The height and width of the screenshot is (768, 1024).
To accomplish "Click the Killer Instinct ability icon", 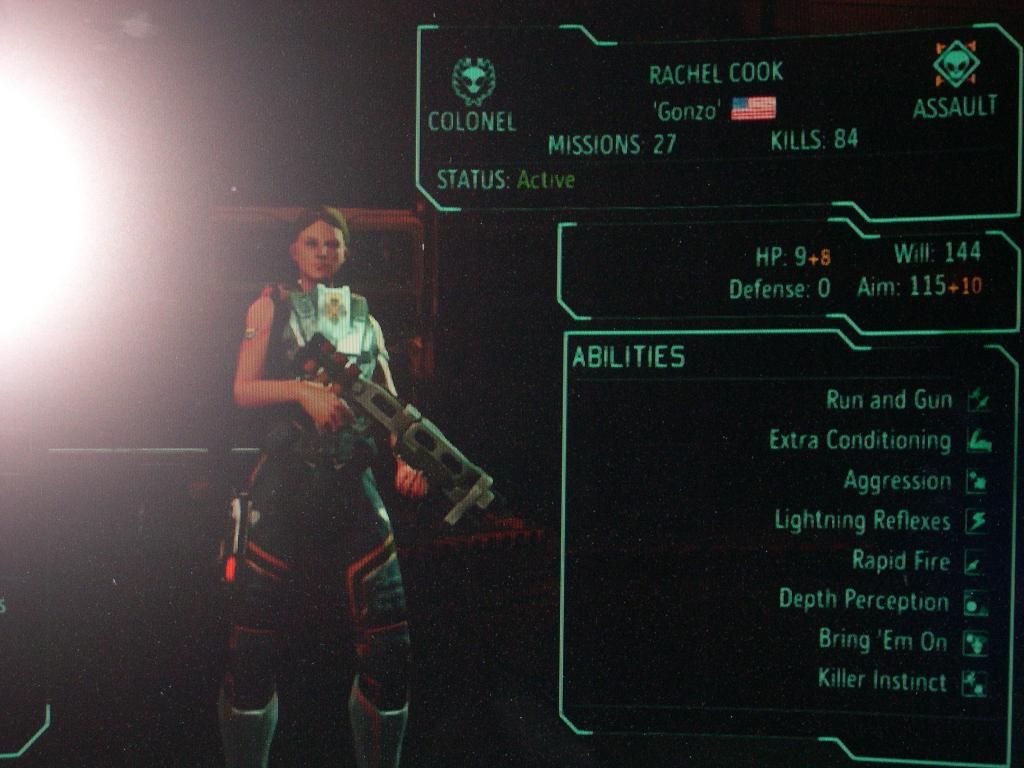I will coord(975,683).
